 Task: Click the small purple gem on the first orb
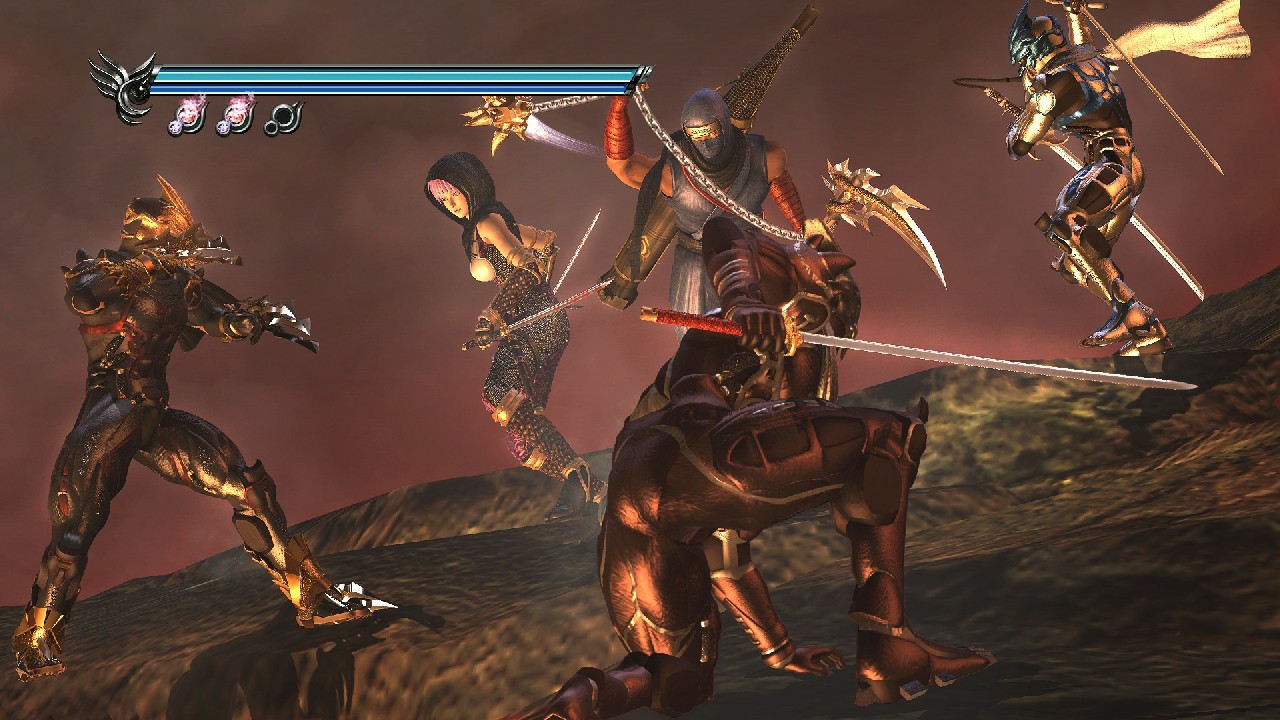click(175, 128)
